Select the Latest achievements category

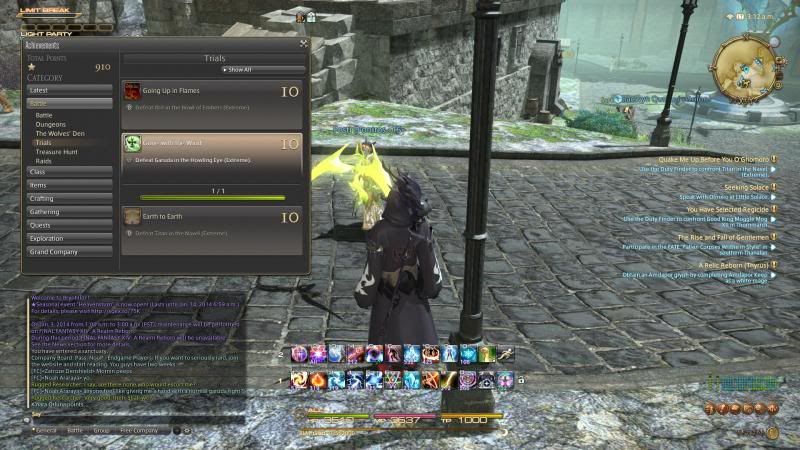[x=68, y=90]
